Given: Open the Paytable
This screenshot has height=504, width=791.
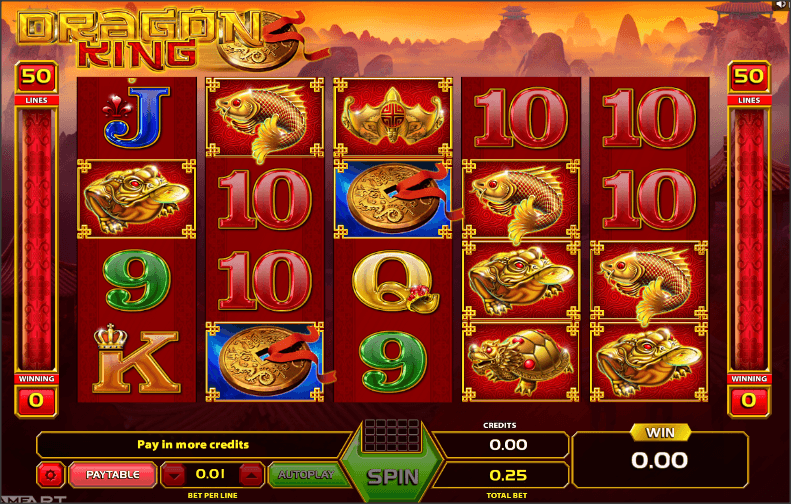Looking at the screenshot, I should pos(112,473).
